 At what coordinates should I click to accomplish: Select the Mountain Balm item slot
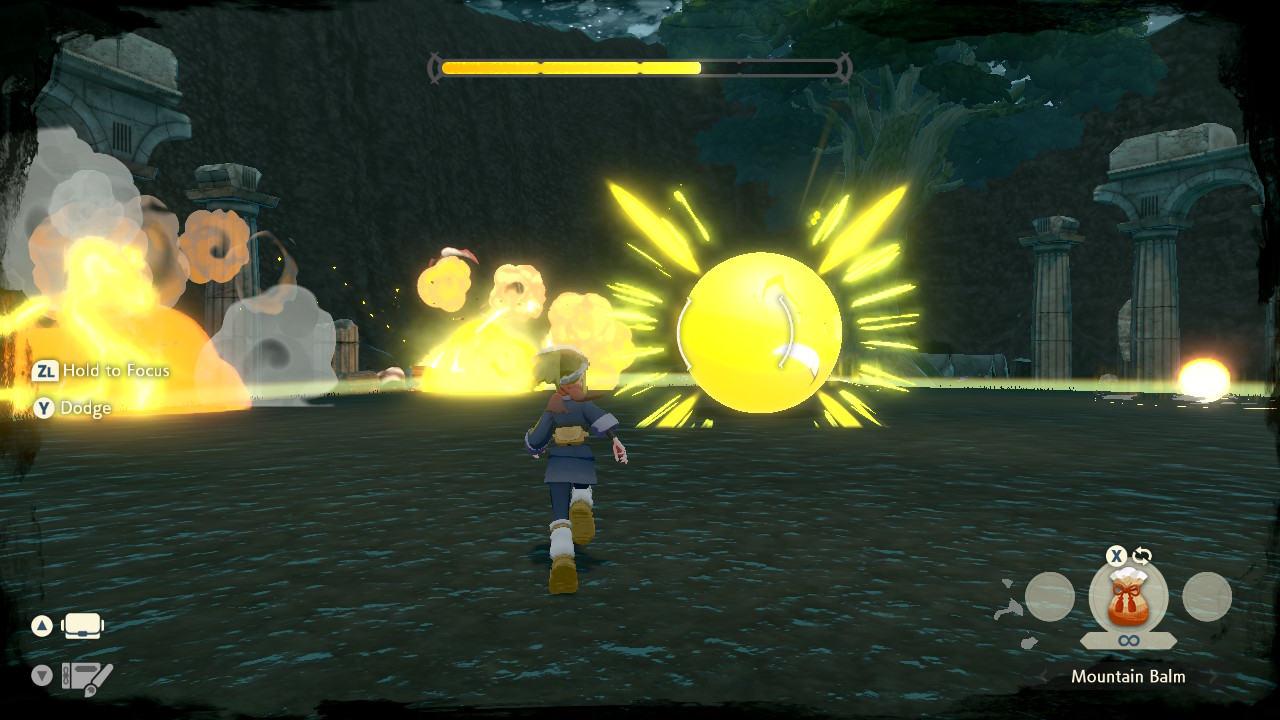click(1128, 597)
